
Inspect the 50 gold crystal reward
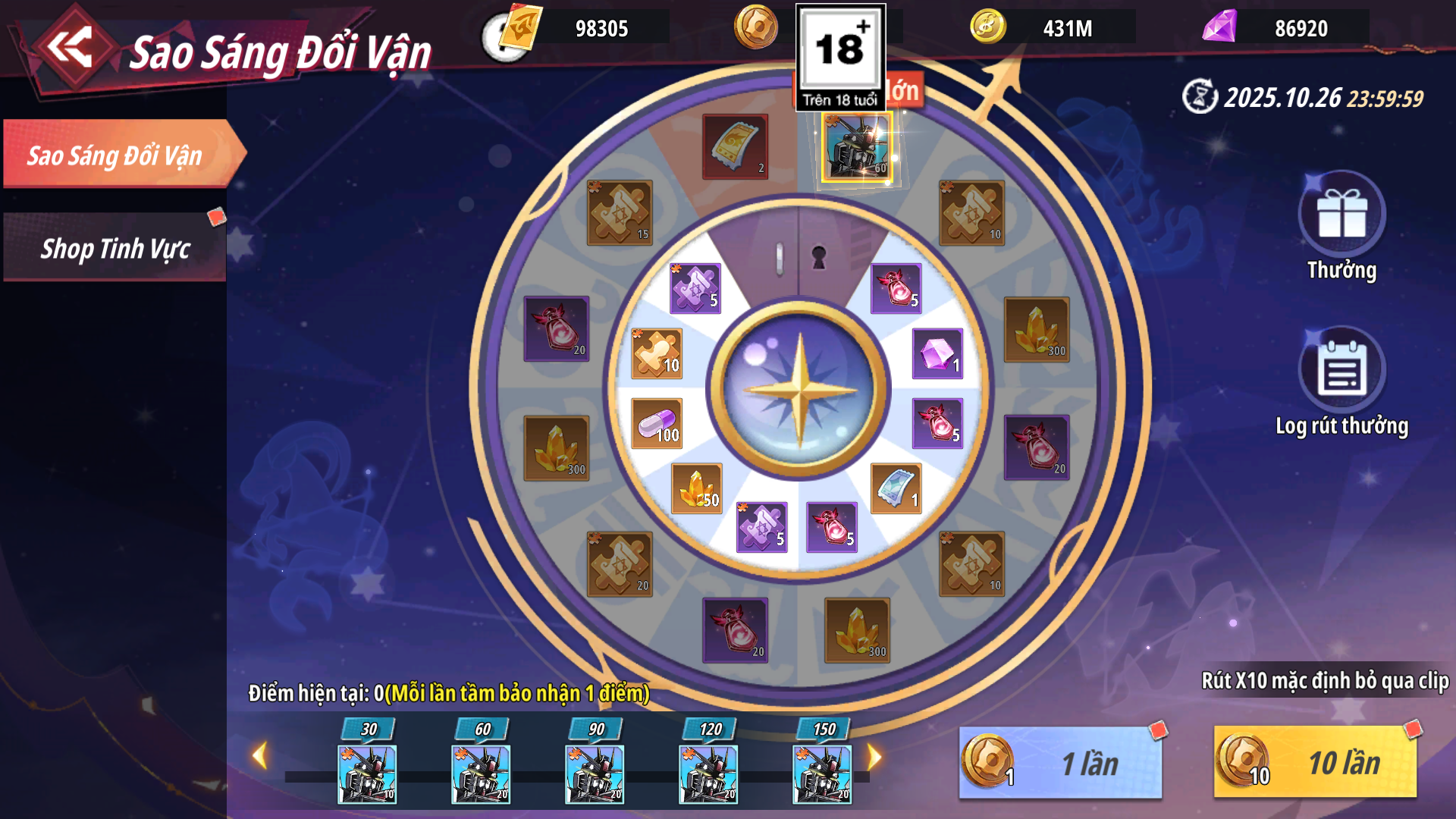pos(696,488)
